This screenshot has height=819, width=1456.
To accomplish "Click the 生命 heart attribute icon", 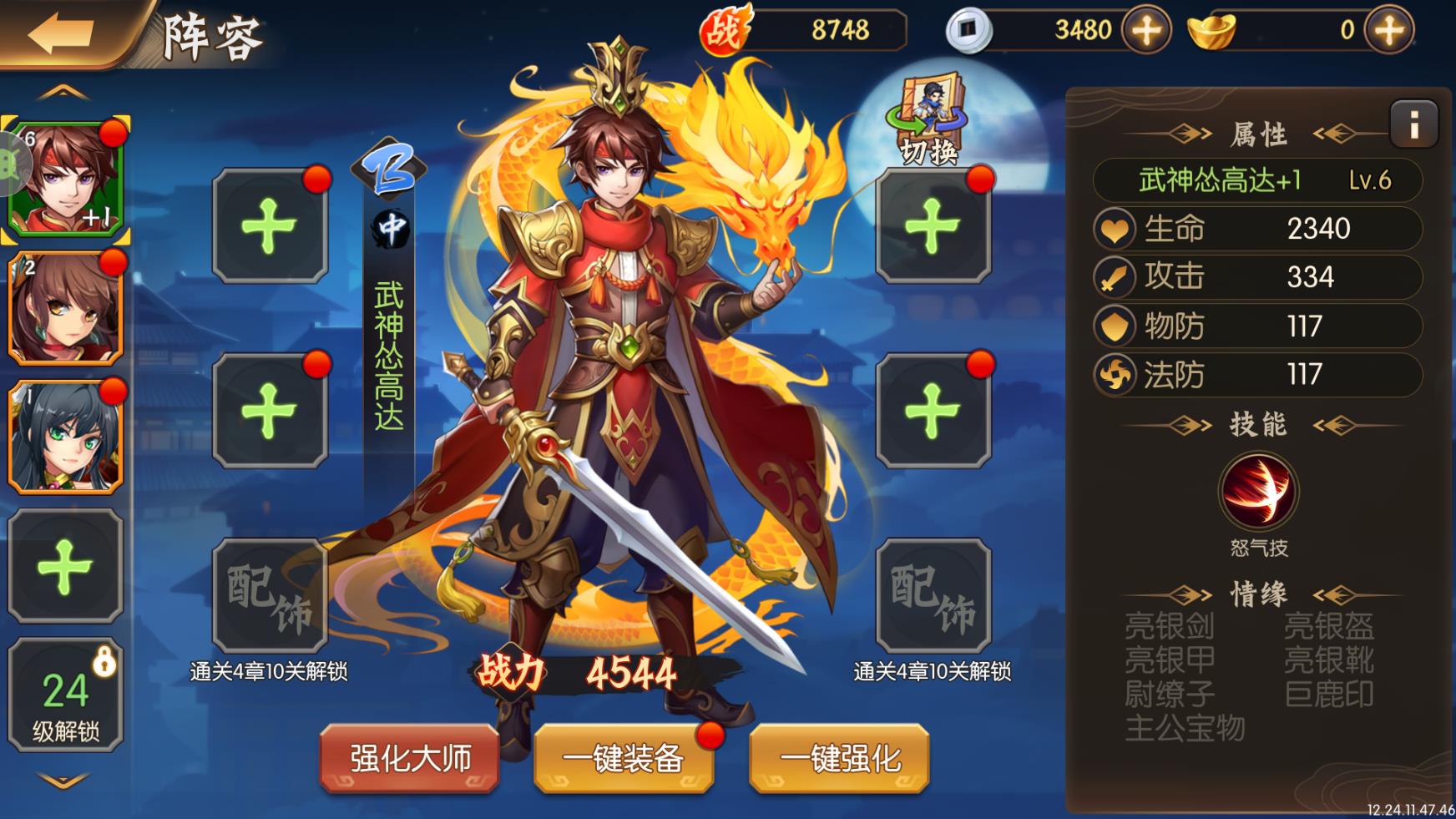I will (x=1115, y=228).
